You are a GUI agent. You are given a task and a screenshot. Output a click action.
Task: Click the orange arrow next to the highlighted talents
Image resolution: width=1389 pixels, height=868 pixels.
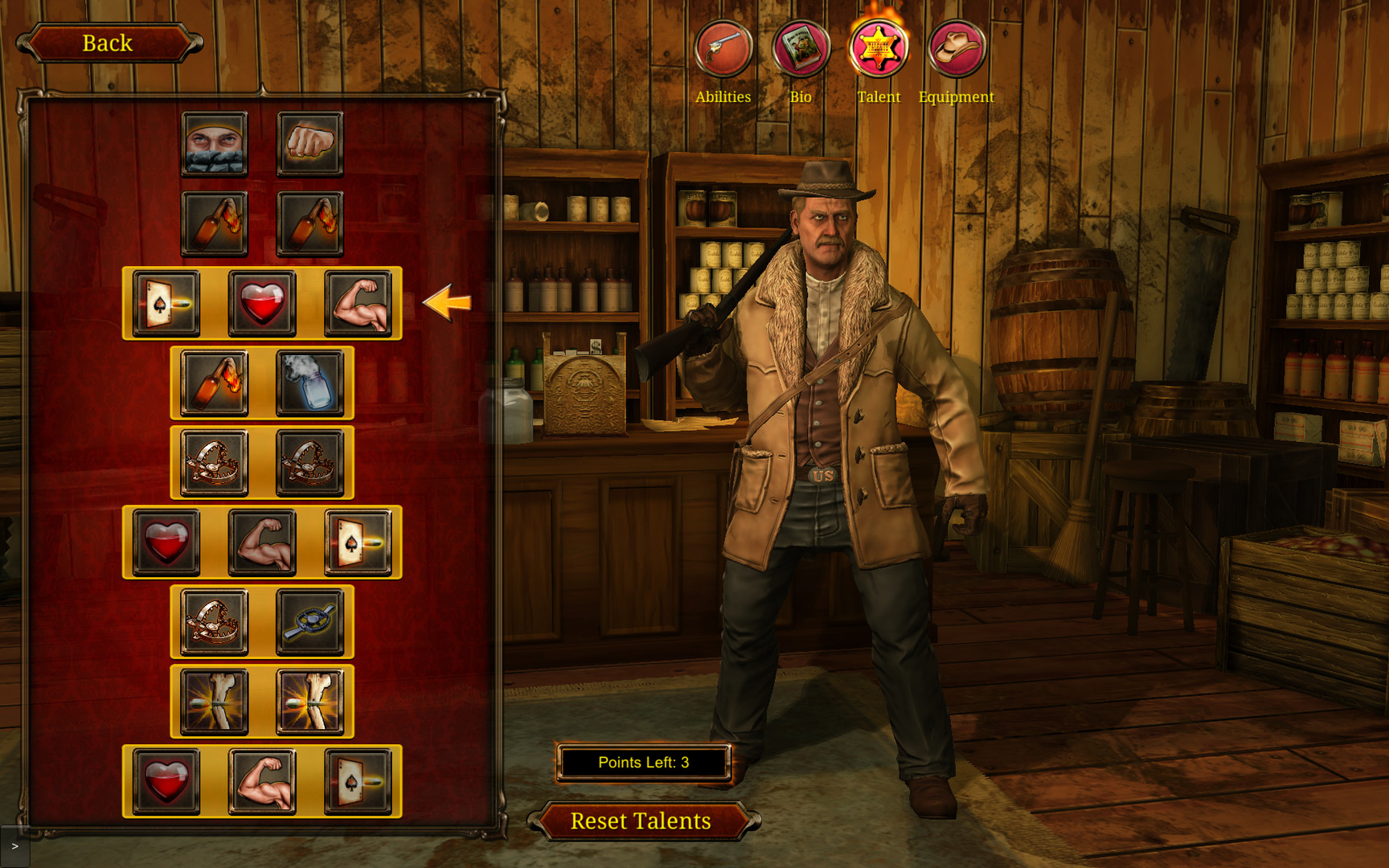[x=447, y=304]
